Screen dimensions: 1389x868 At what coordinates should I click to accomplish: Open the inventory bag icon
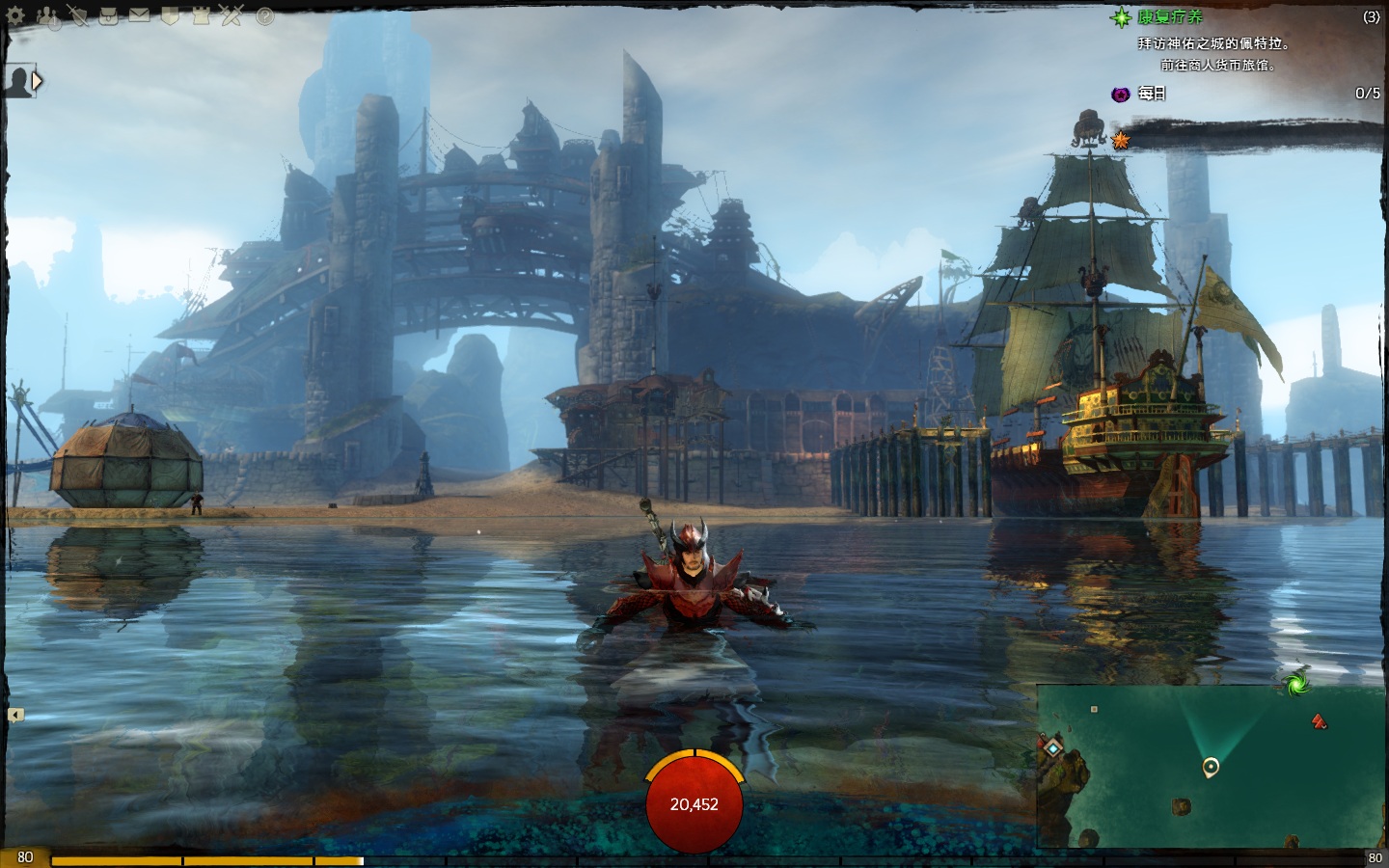[109, 16]
